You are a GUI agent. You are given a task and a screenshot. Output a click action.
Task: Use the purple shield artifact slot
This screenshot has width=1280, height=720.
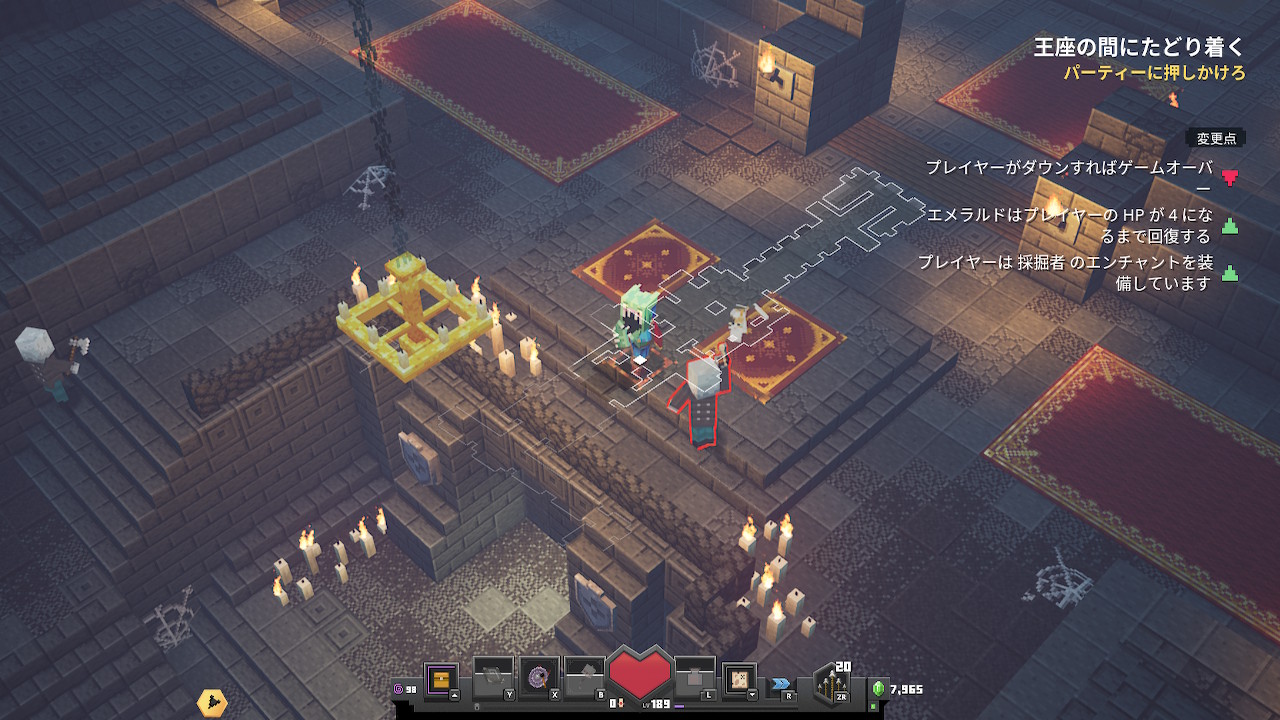[538, 677]
